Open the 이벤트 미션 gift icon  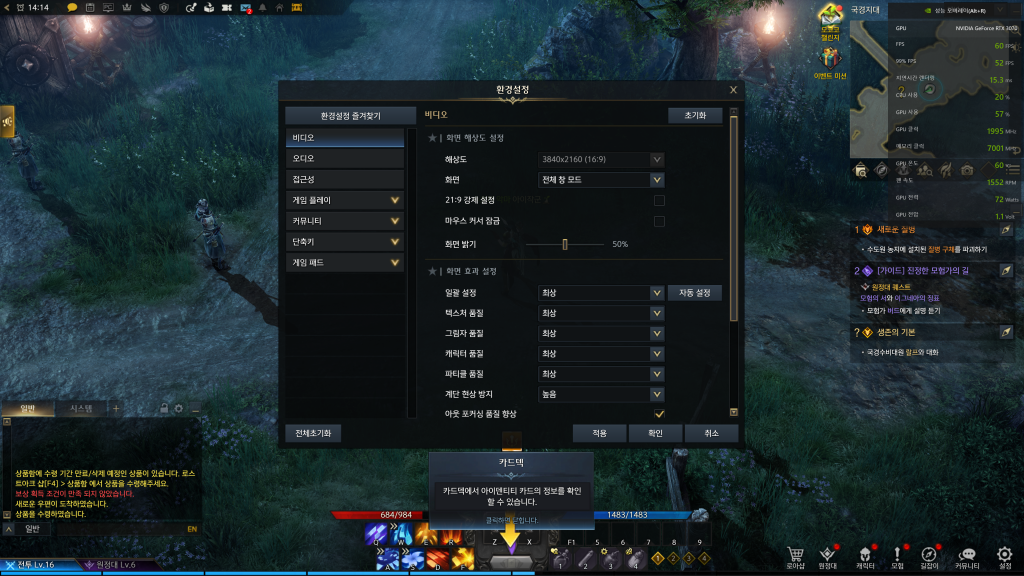tap(830, 62)
